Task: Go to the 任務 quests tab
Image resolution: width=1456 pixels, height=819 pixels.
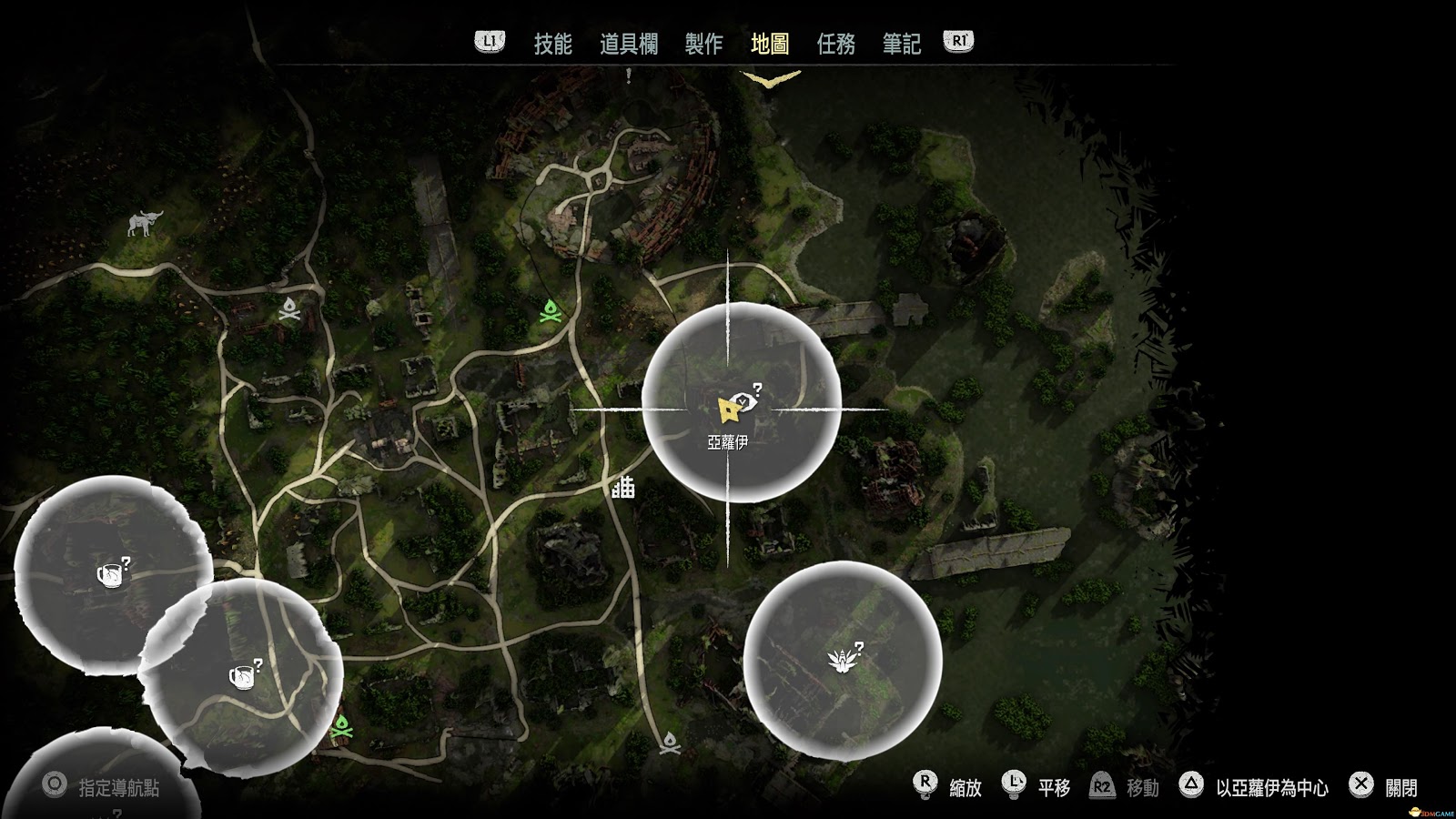Action: pyautogui.click(x=835, y=44)
